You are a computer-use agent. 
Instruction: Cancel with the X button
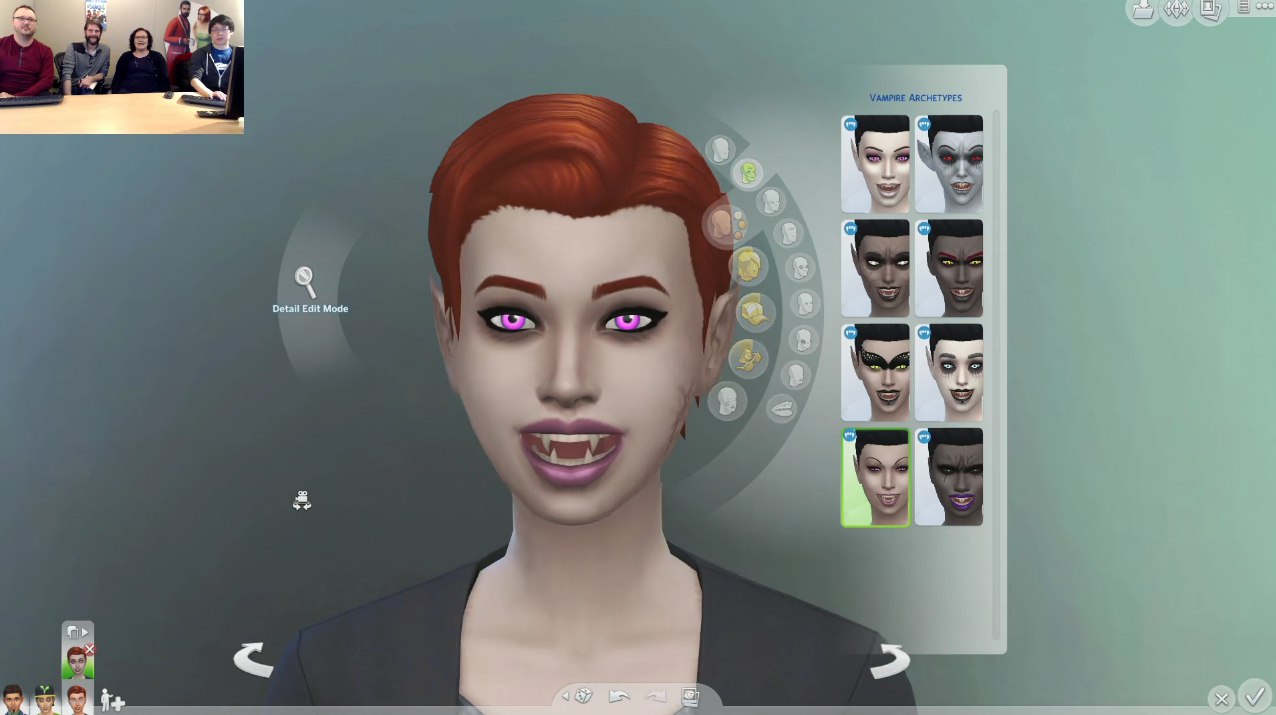pyautogui.click(x=1221, y=698)
